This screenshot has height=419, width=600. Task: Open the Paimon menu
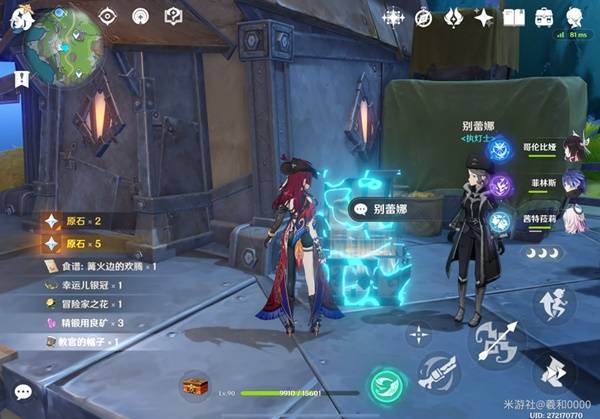pos(22,17)
